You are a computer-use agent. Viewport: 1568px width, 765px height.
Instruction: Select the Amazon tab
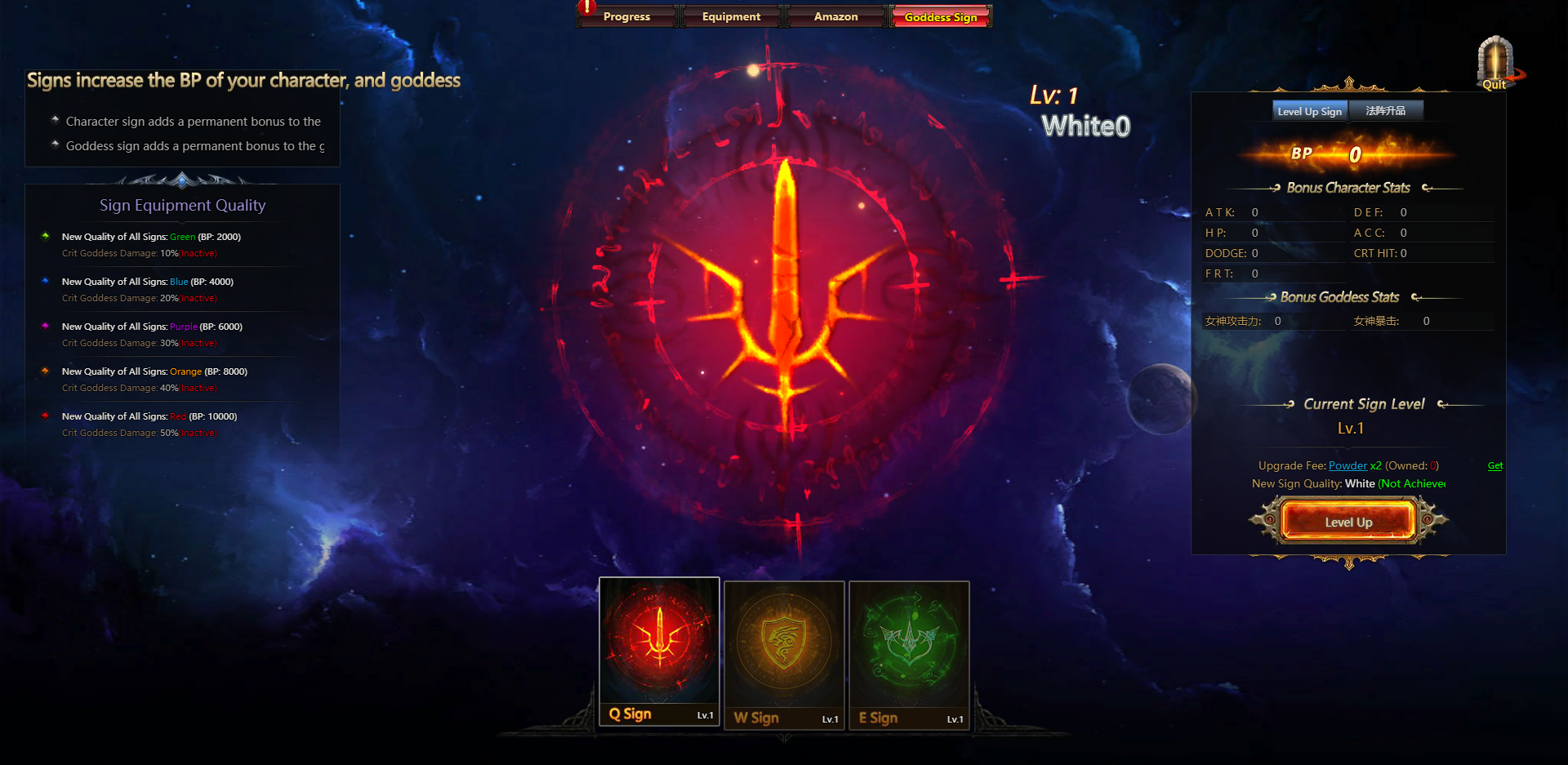(x=835, y=16)
